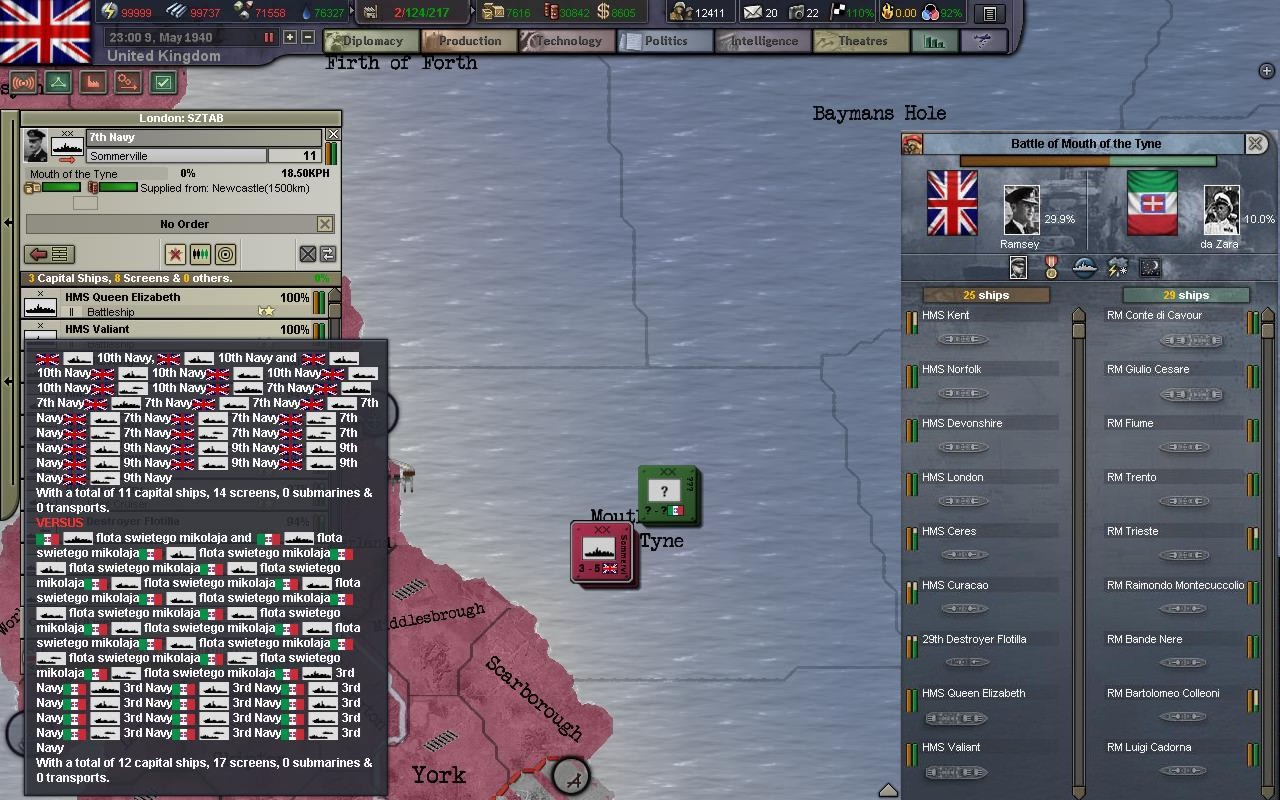This screenshot has width=1280, height=800.
Task: Open the Theatres tab
Action: pyautogui.click(x=861, y=41)
